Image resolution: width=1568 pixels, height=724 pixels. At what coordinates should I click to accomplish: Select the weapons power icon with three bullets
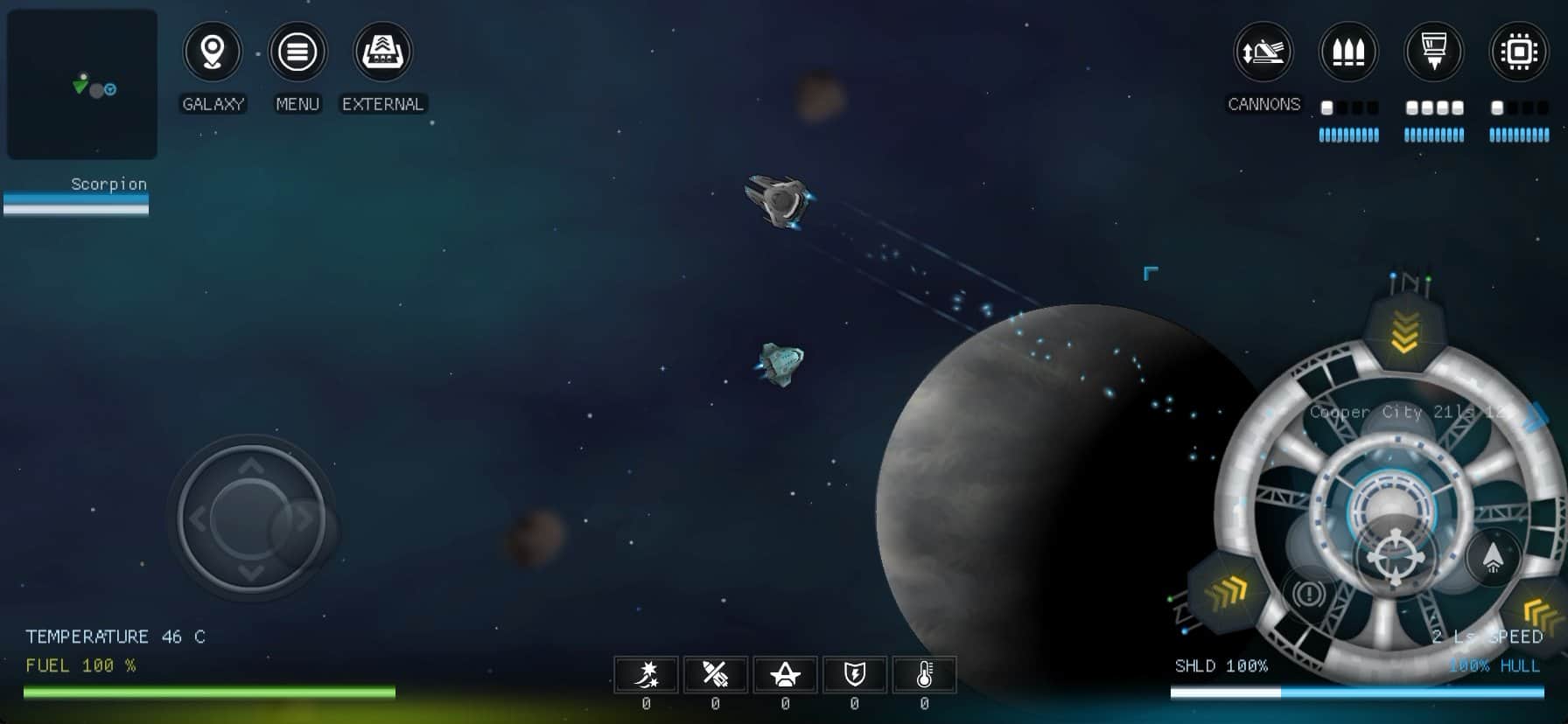(x=1348, y=52)
